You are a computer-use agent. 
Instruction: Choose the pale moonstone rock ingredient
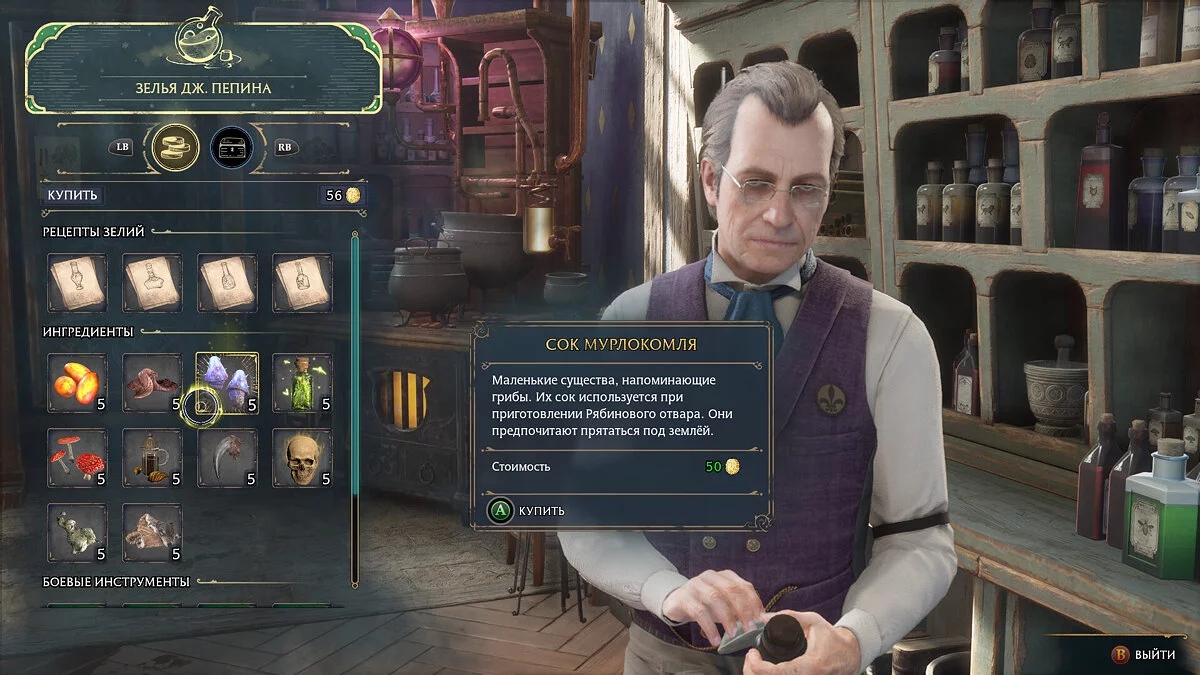[152, 533]
